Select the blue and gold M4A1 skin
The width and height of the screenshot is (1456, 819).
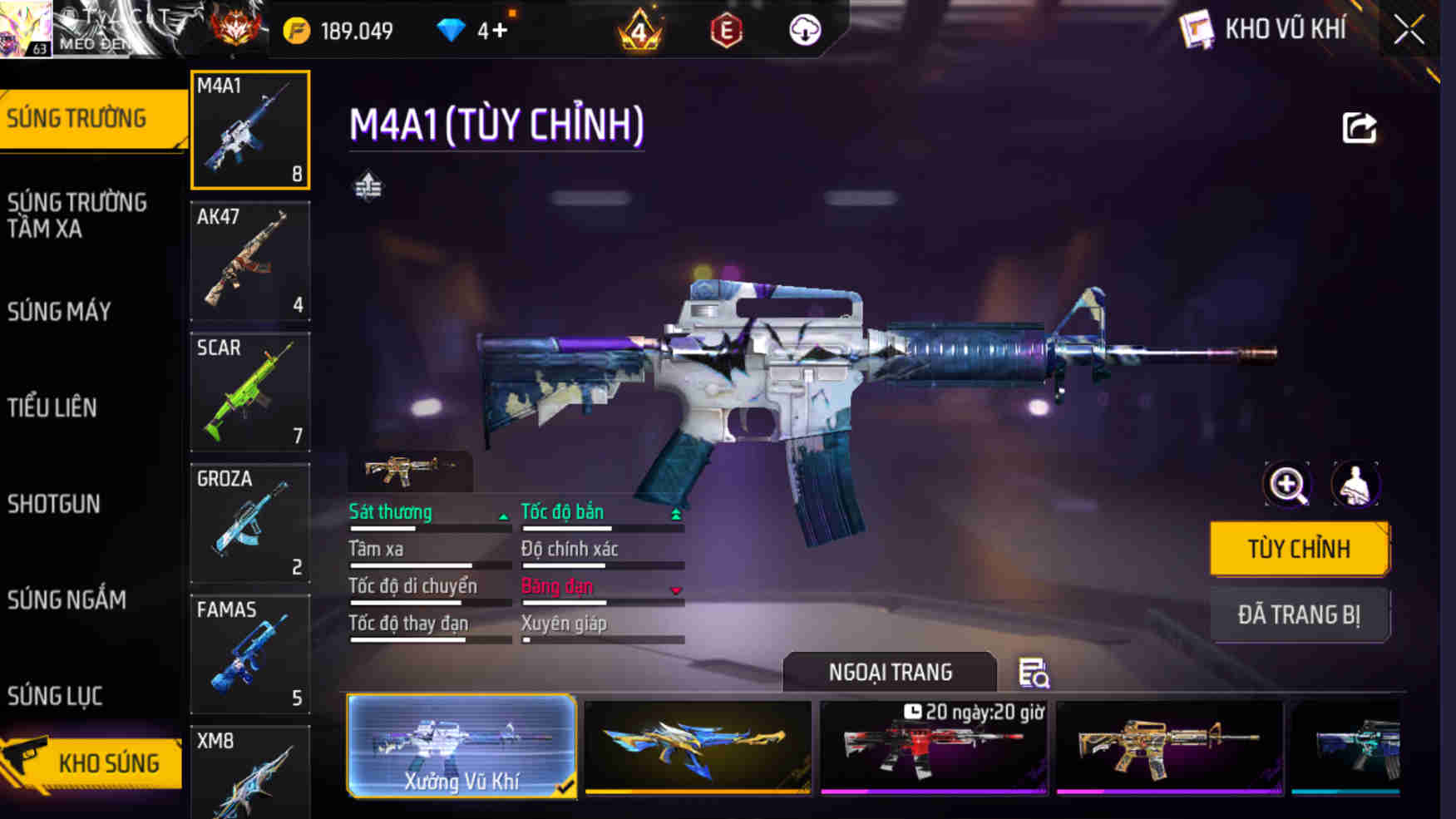coord(698,746)
